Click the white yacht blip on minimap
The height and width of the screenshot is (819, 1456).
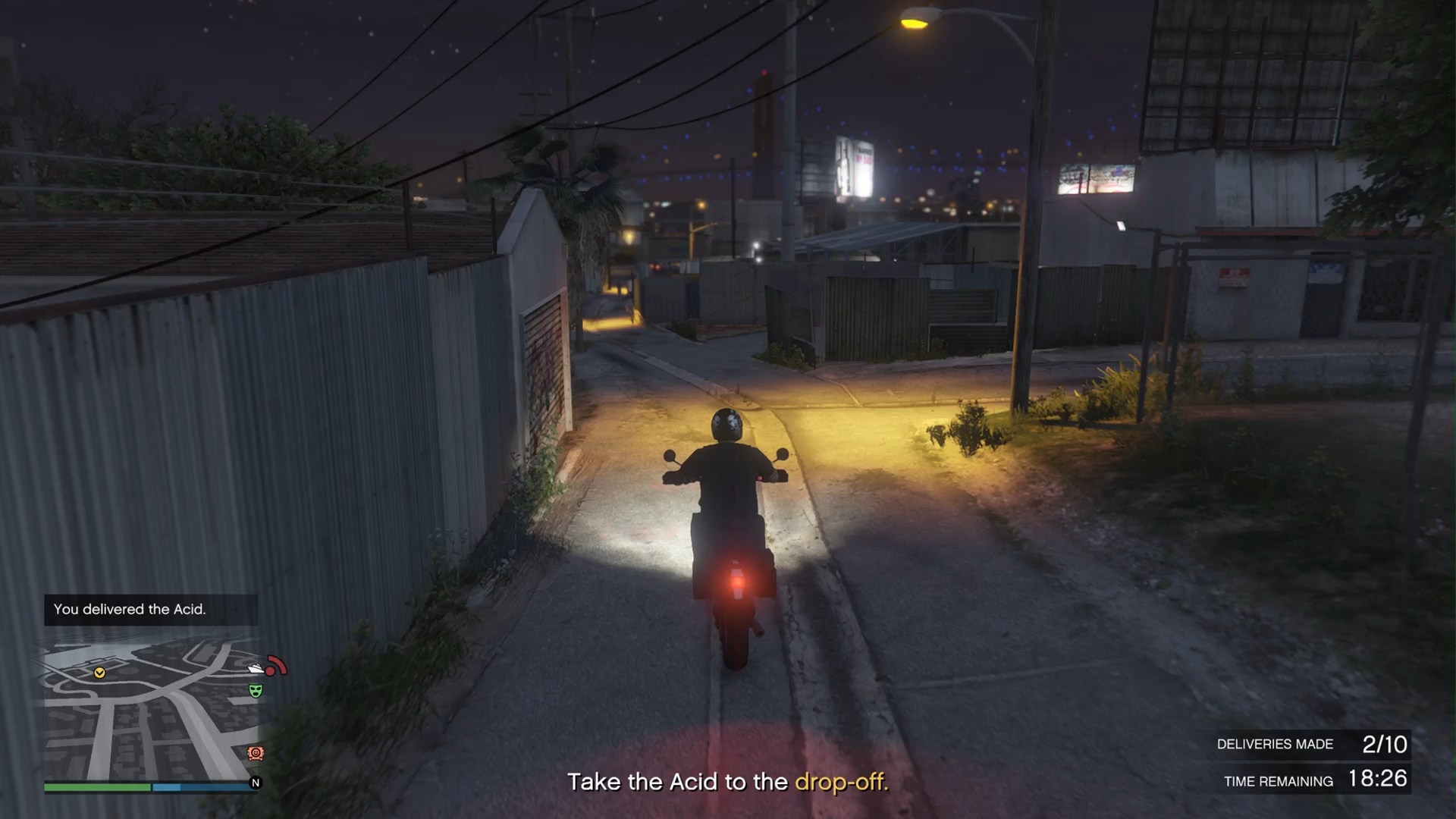(256, 669)
